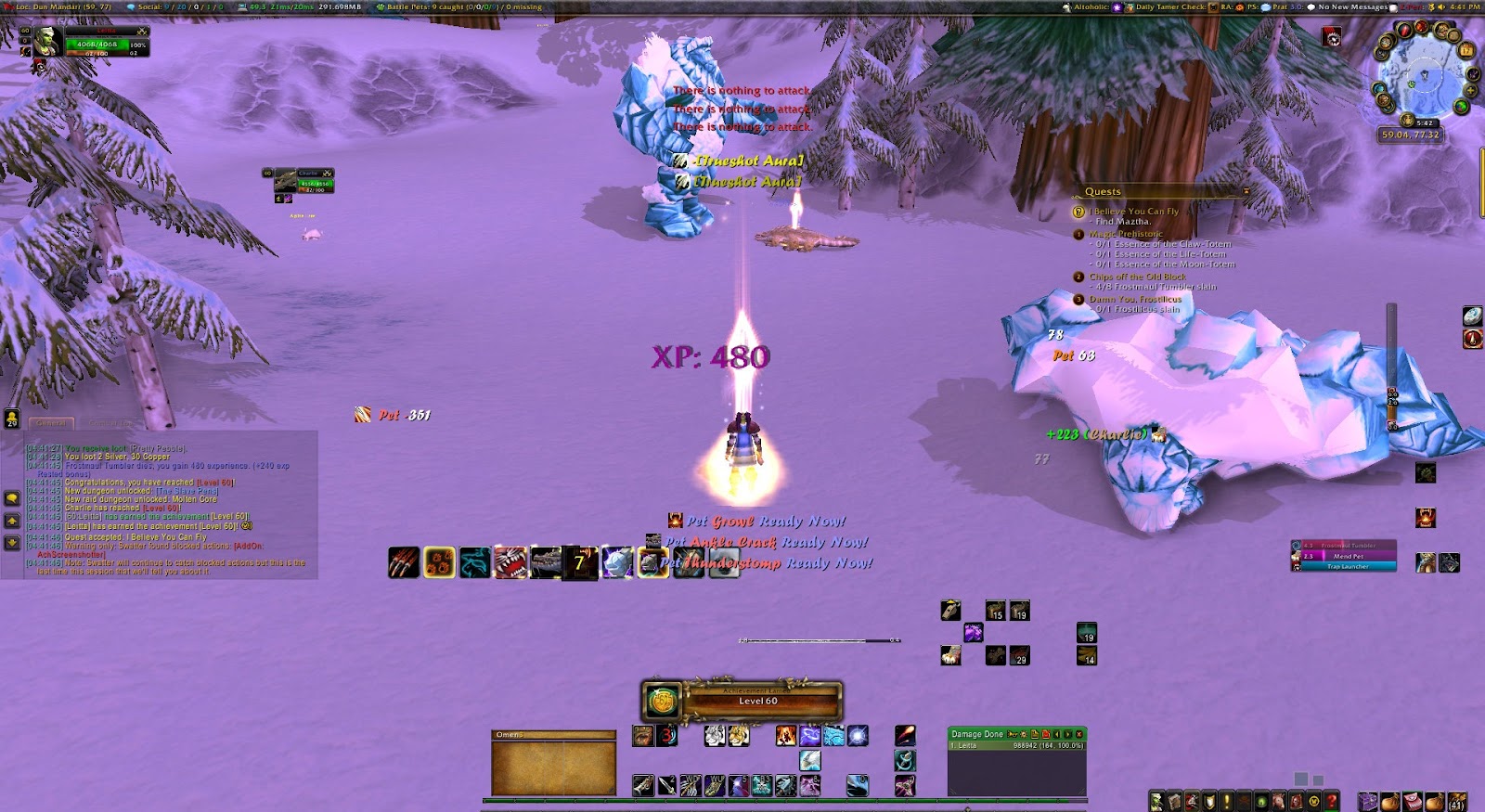This screenshot has width=1485, height=812.
Task: Select the crocodile pet ability icon
Action: pyautogui.click(x=545, y=562)
